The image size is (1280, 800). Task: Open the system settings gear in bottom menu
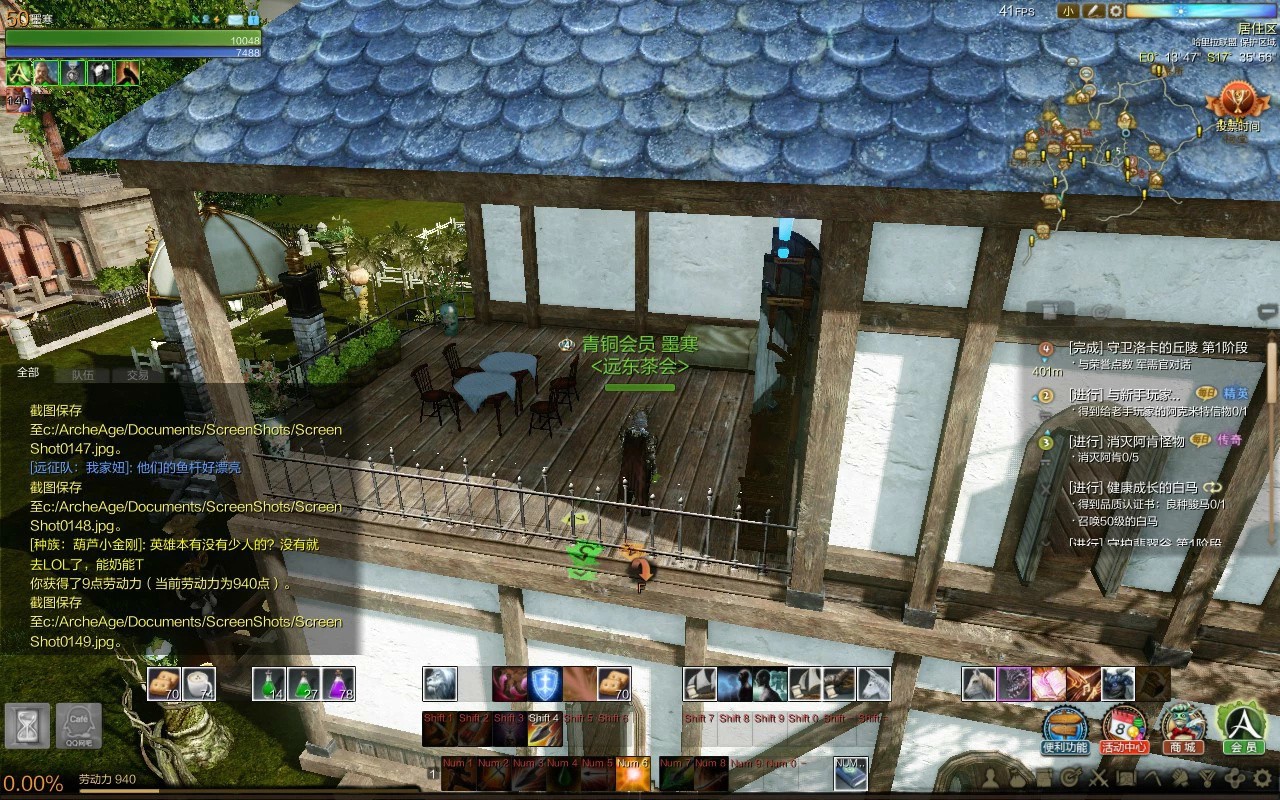[x=1262, y=777]
